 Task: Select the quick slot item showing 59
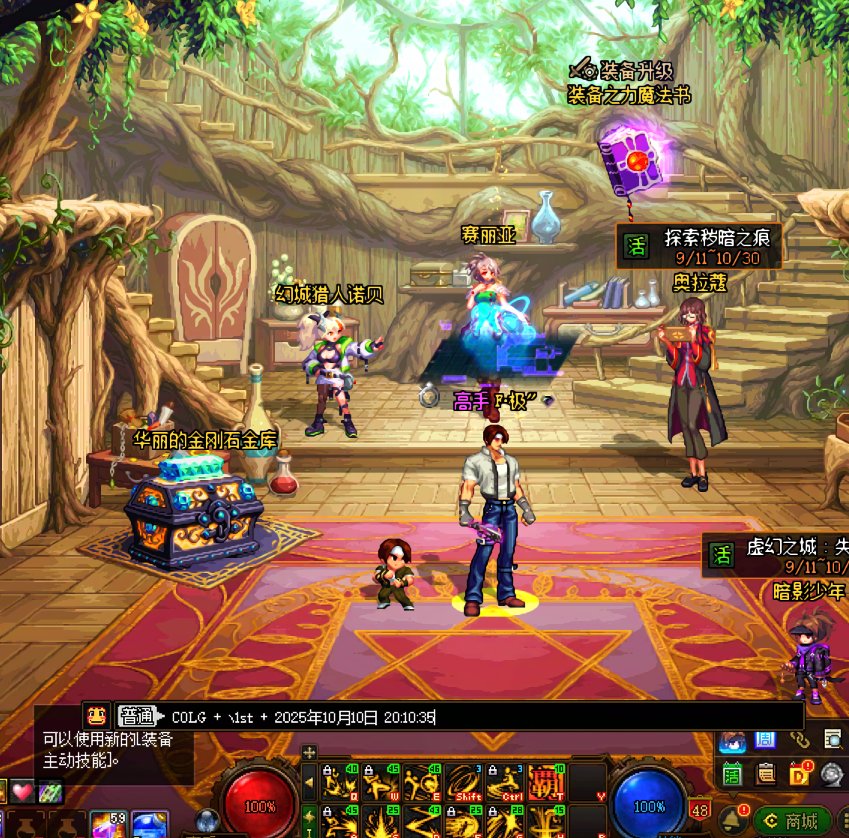point(107,825)
